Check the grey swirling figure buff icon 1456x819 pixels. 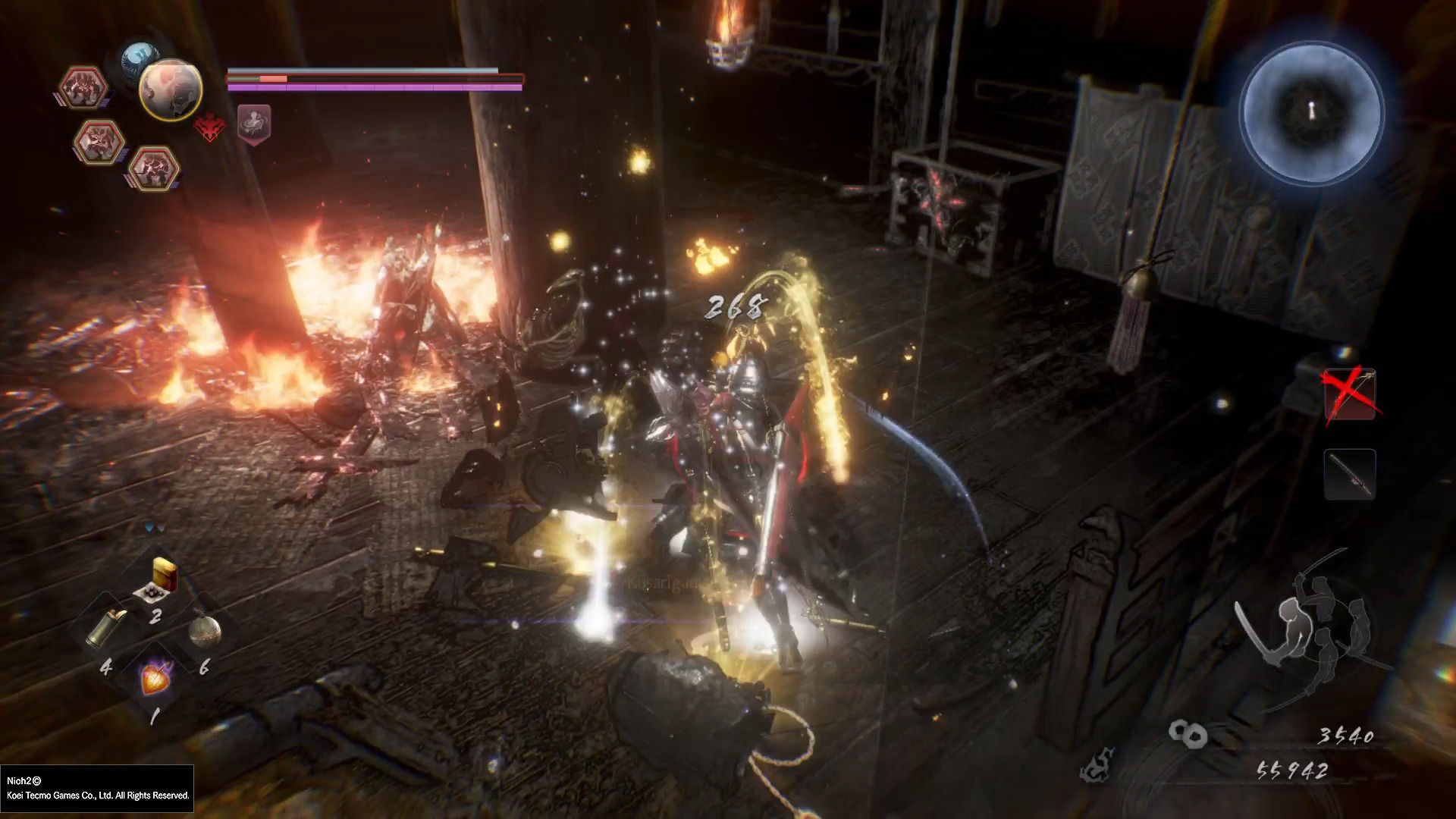(x=254, y=123)
